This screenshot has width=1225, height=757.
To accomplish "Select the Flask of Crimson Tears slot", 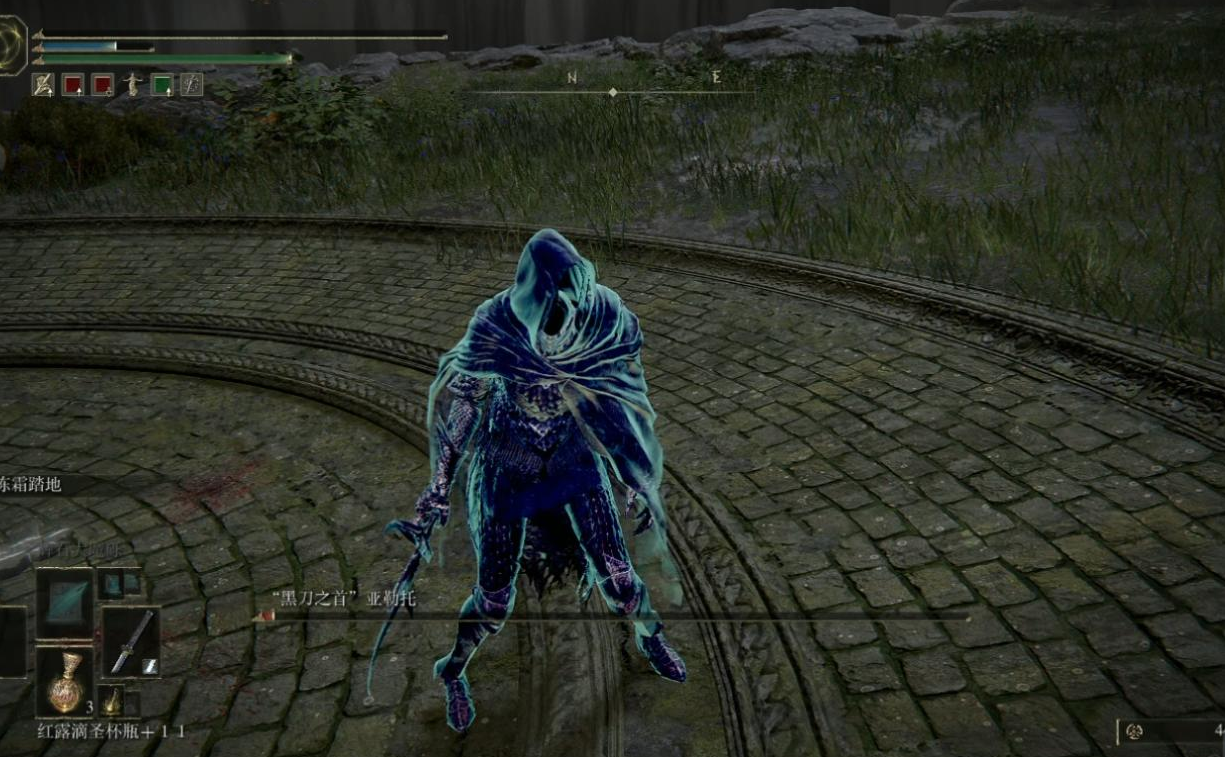I will 65,681.
